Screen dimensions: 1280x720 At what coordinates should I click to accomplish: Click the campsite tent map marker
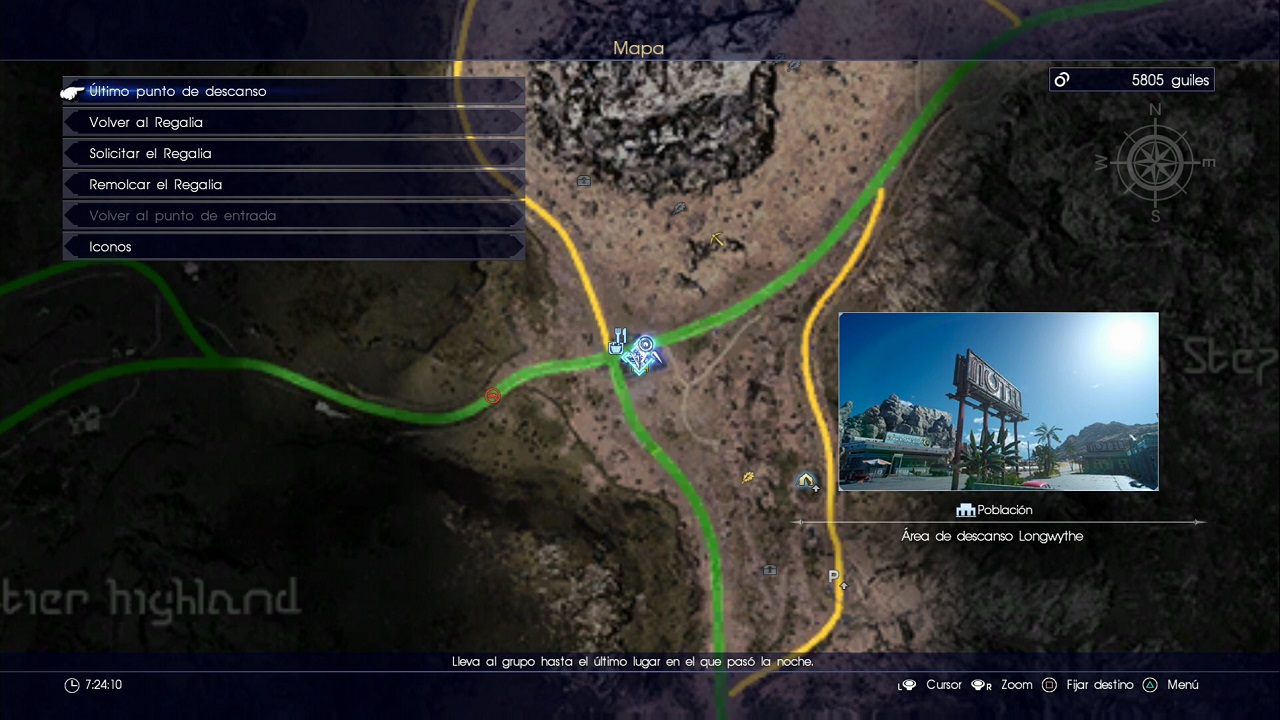(x=806, y=482)
